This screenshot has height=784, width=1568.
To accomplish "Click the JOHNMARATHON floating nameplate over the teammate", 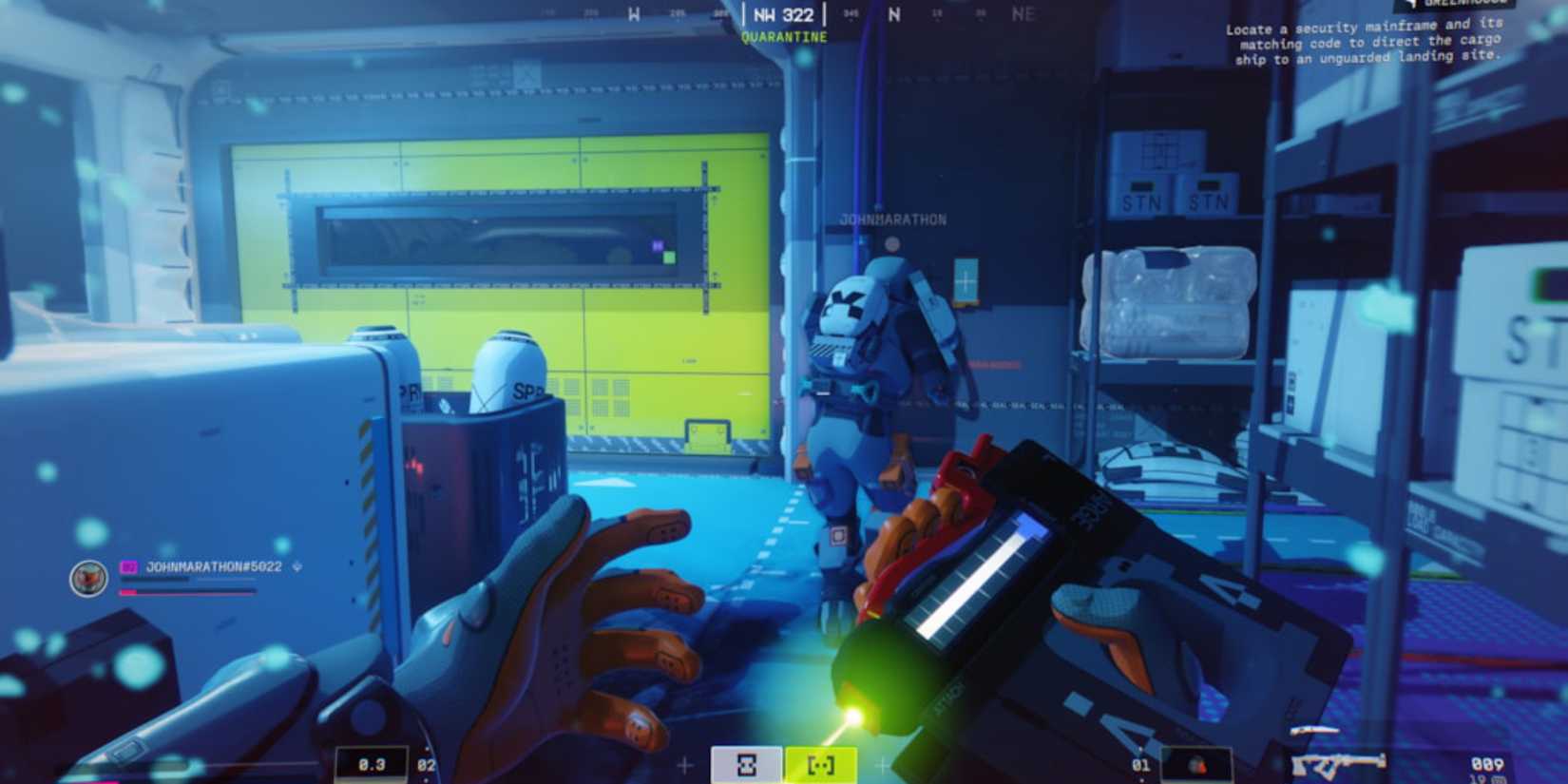I will tap(891, 218).
